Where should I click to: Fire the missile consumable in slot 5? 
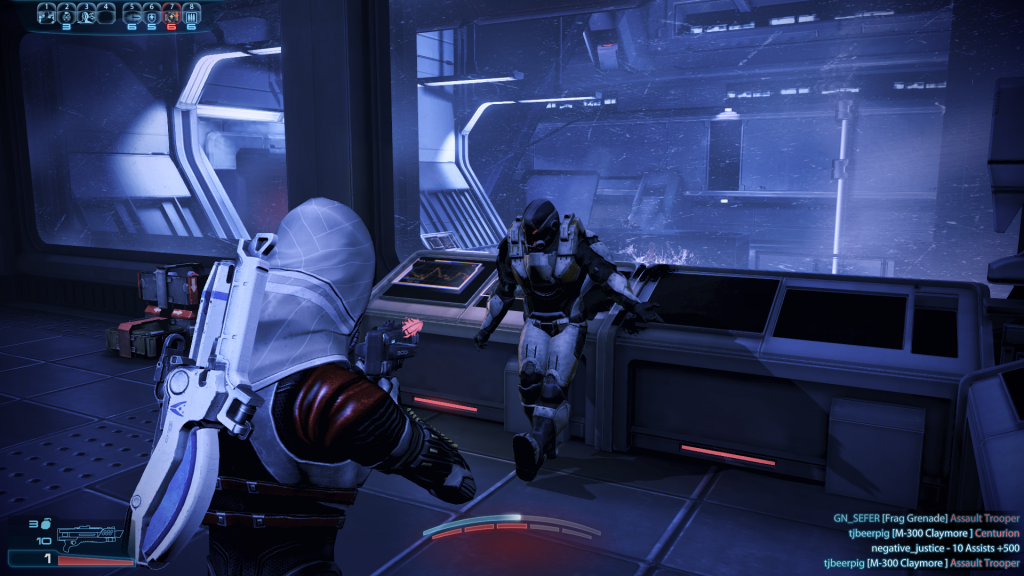coord(131,14)
